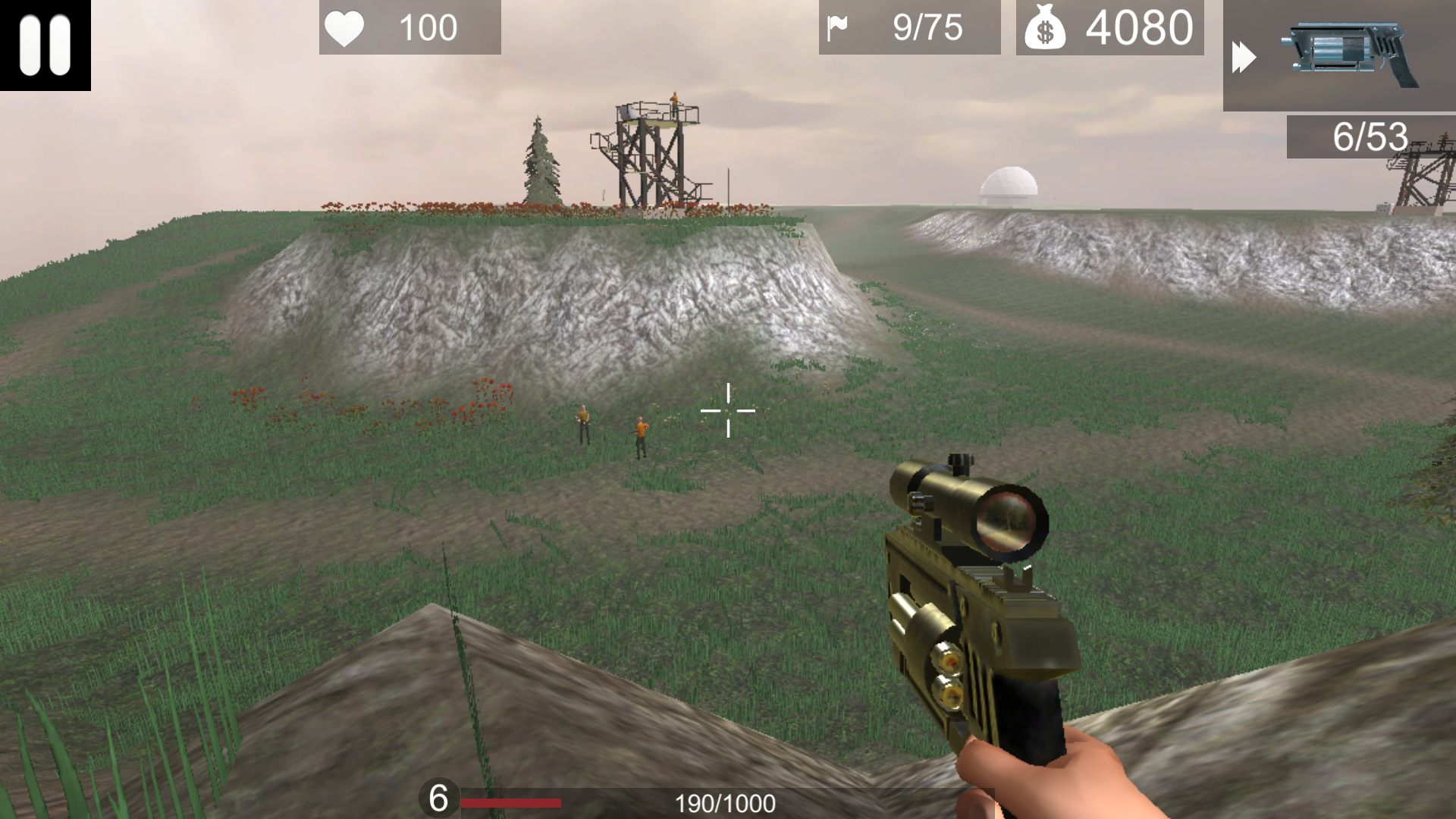
Task: Tap the pause button
Action: [x=44, y=45]
